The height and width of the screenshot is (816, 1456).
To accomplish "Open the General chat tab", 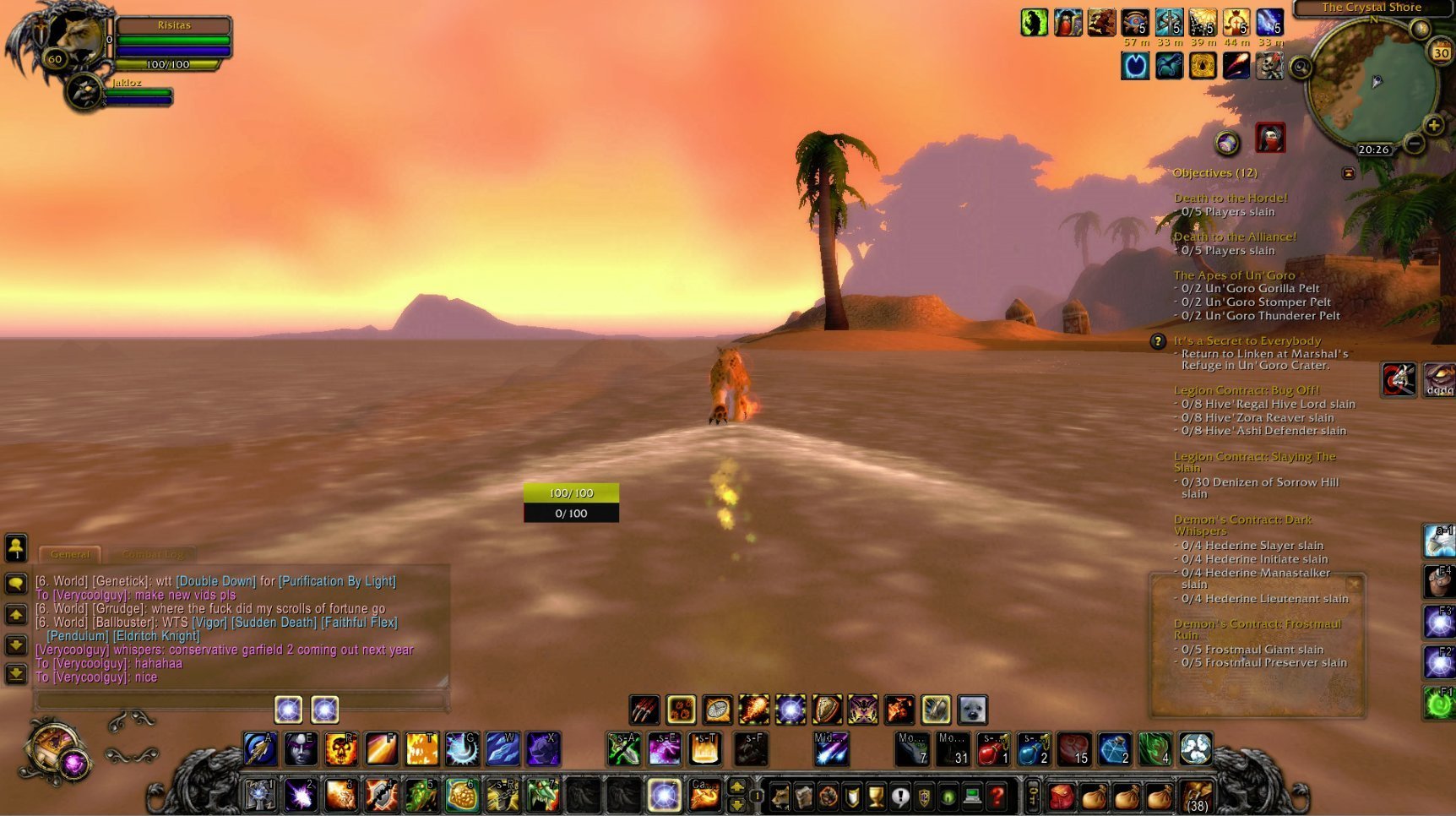I will tap(70, 555).
